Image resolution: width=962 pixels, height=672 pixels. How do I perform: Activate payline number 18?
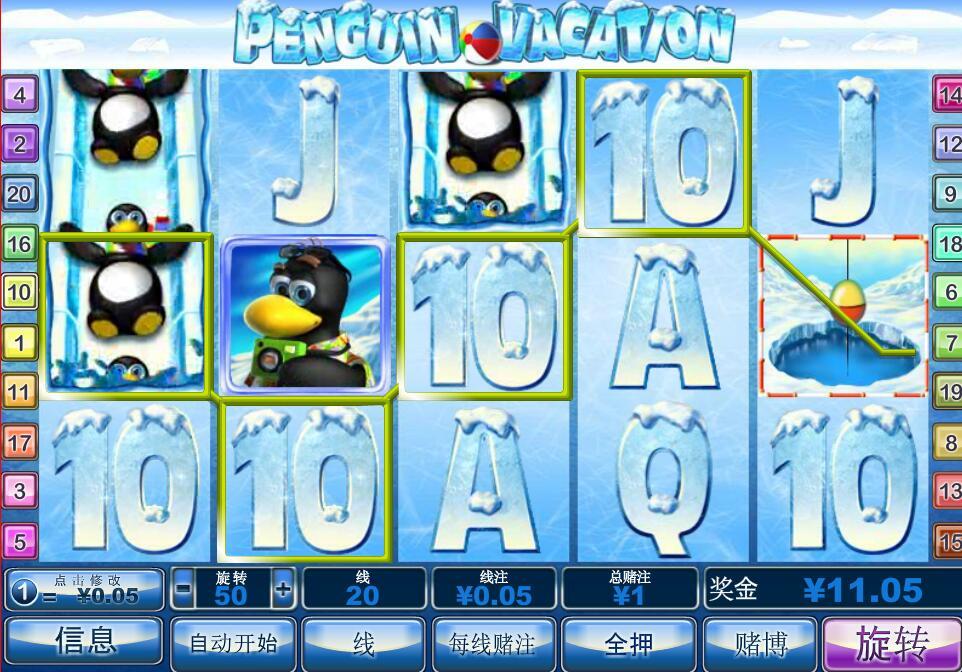949,243
